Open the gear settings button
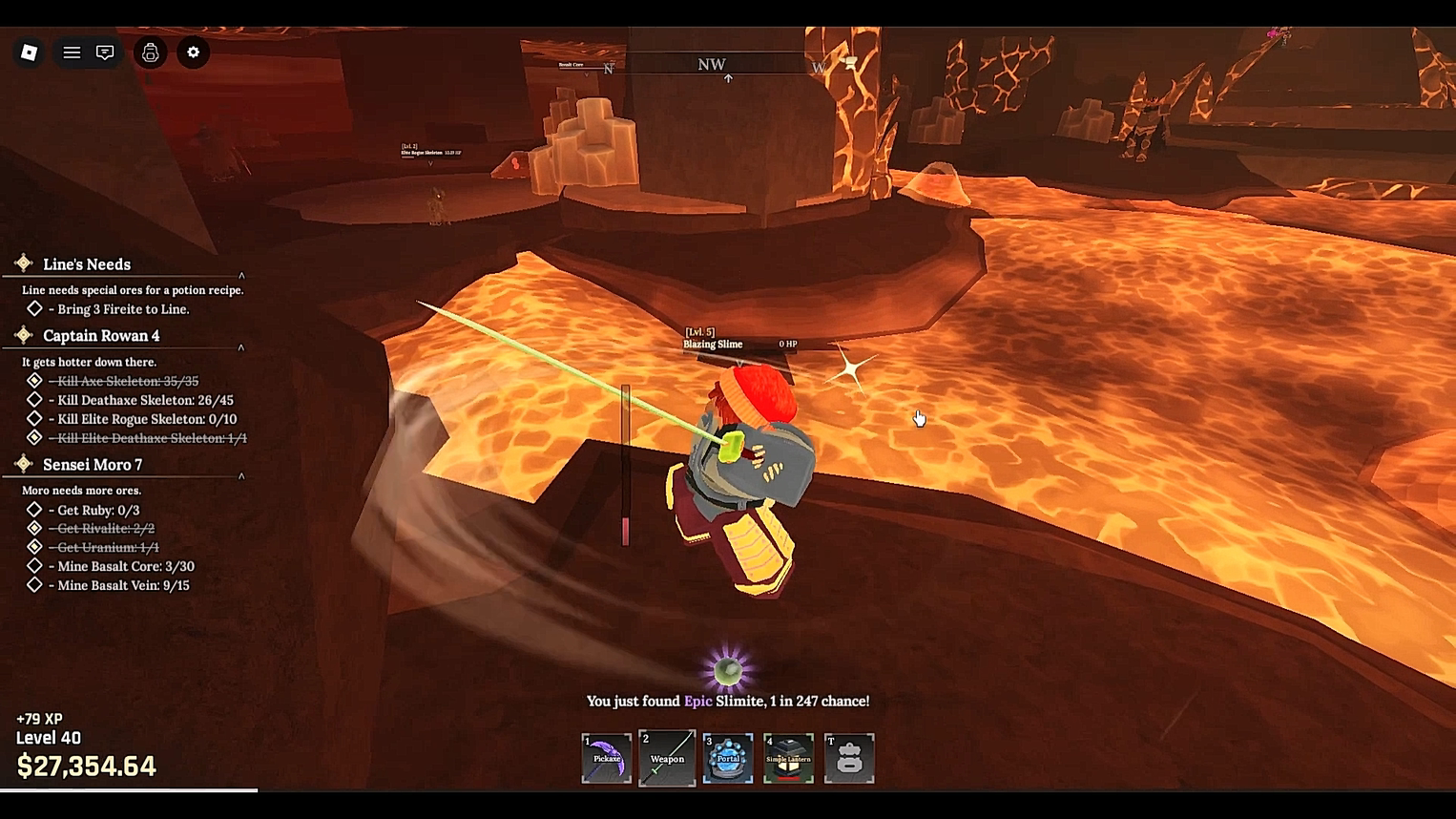Viewport: 1456px width, 819px height. 194,52
